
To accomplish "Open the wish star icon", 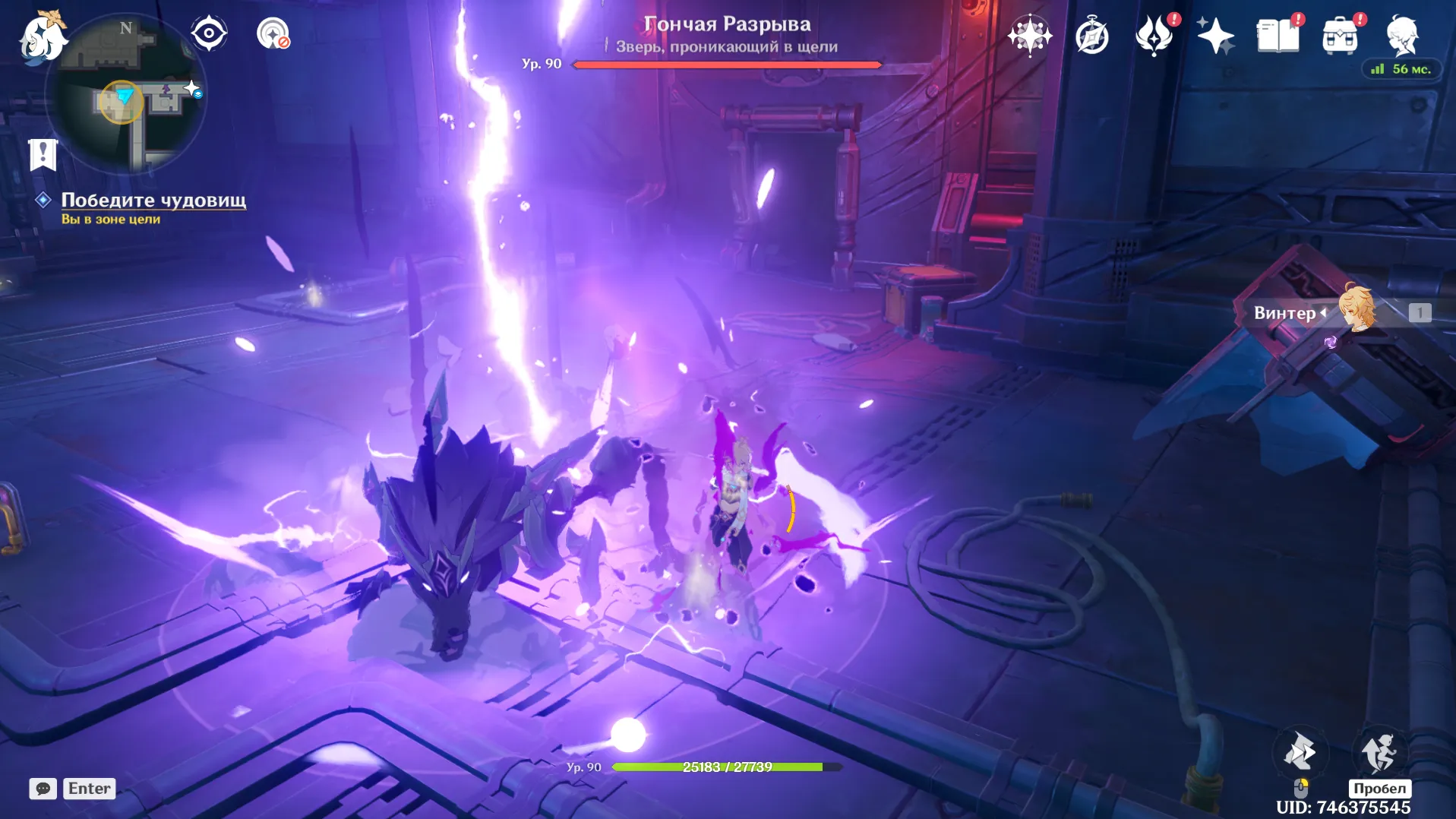I will coord(1029,36).
